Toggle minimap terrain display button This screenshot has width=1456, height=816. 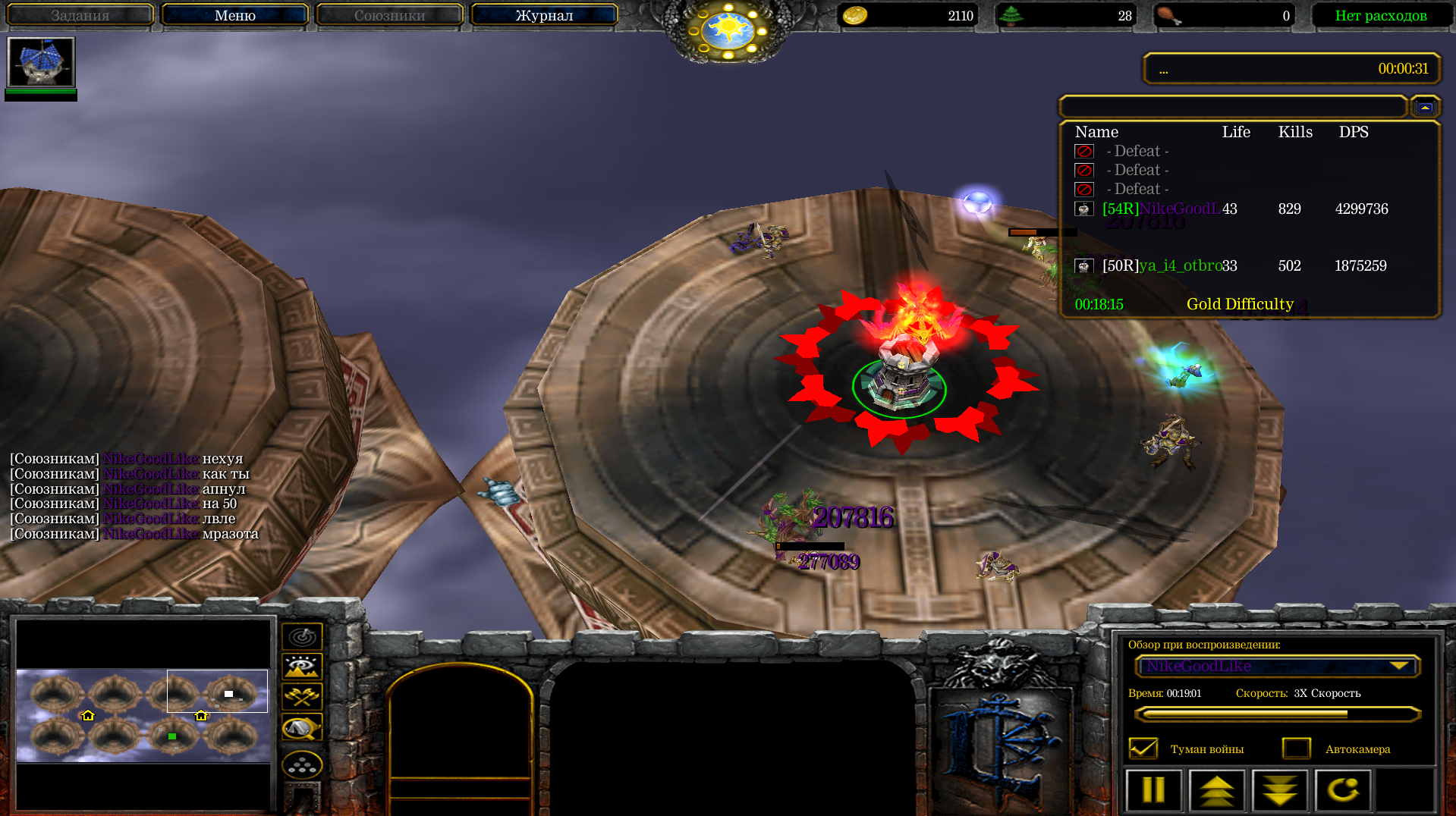pyautogui.click(x=302, y=667)
